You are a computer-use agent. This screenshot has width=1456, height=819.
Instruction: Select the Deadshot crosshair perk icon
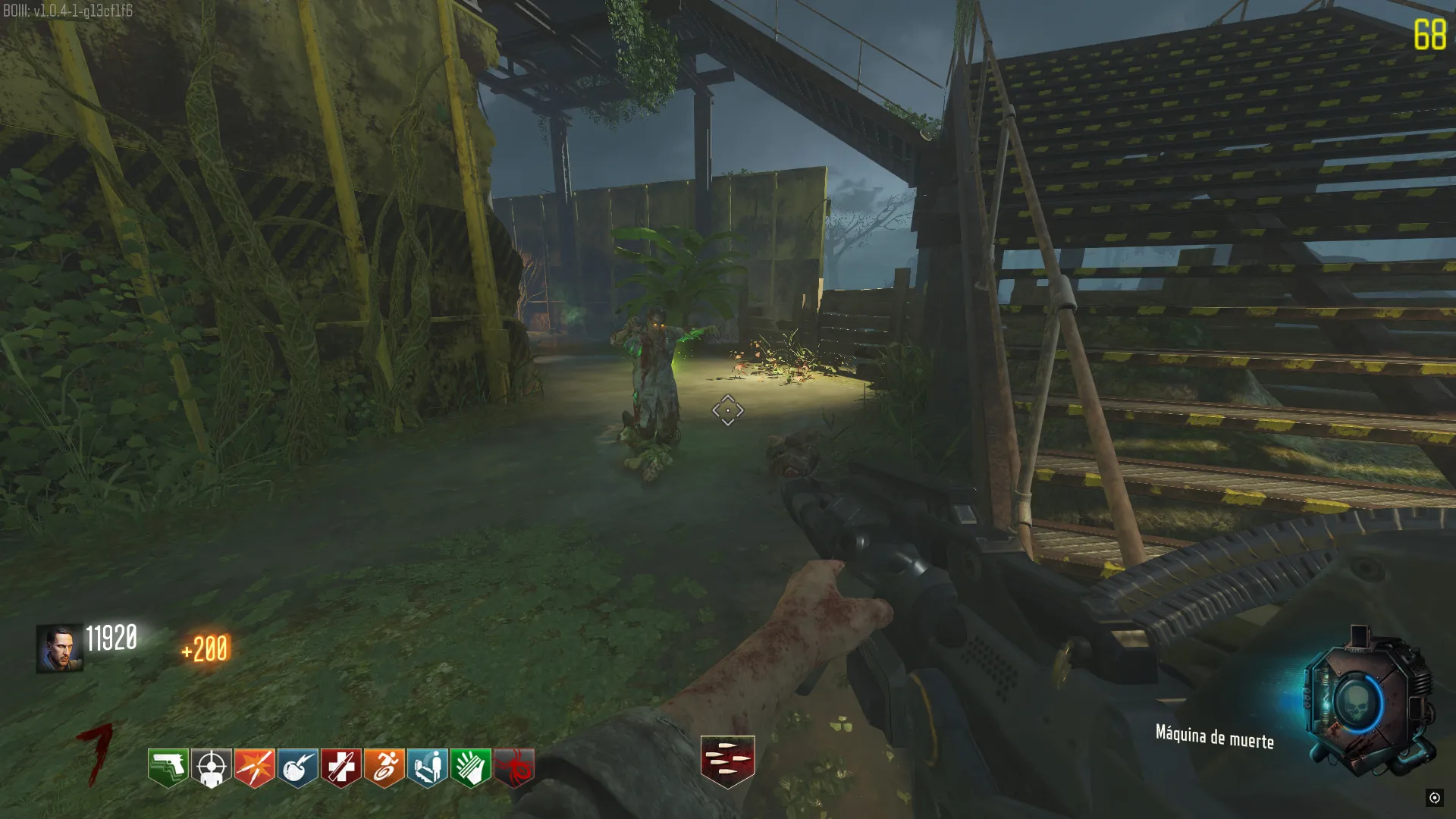pos(212,767)
